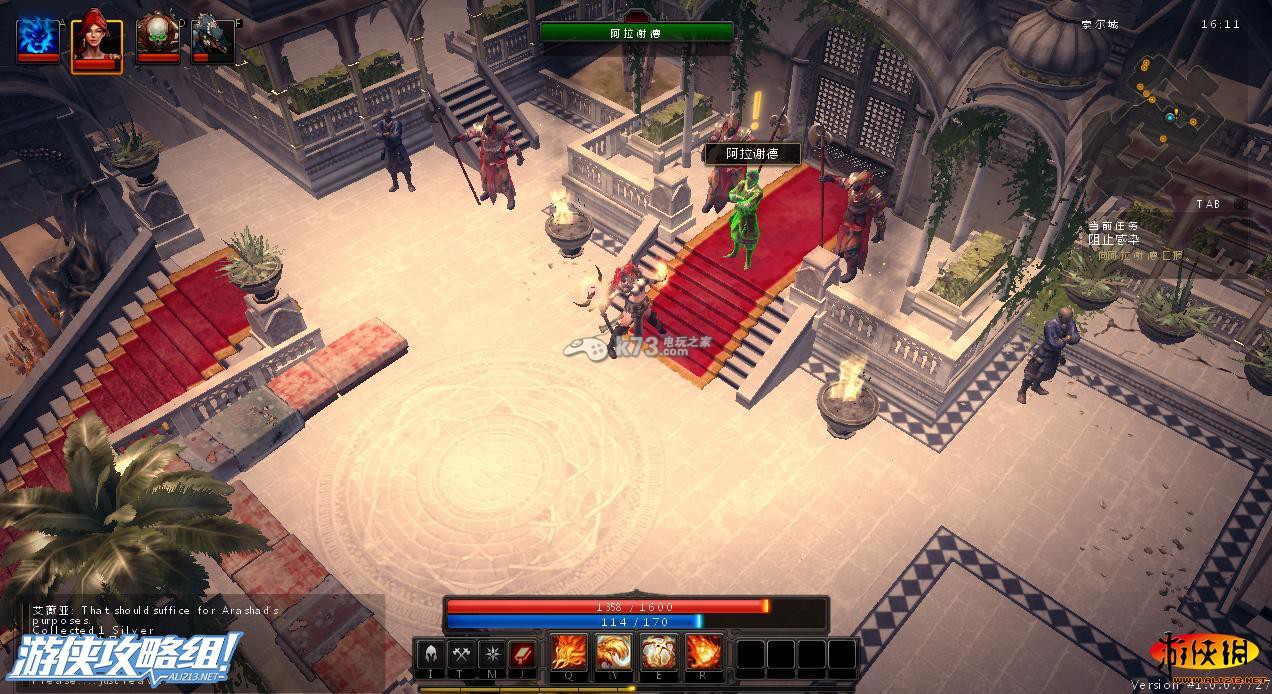Screen dimensions: 1272x694
Task: Open the inventory helmet icon
Action: [430, 654]
